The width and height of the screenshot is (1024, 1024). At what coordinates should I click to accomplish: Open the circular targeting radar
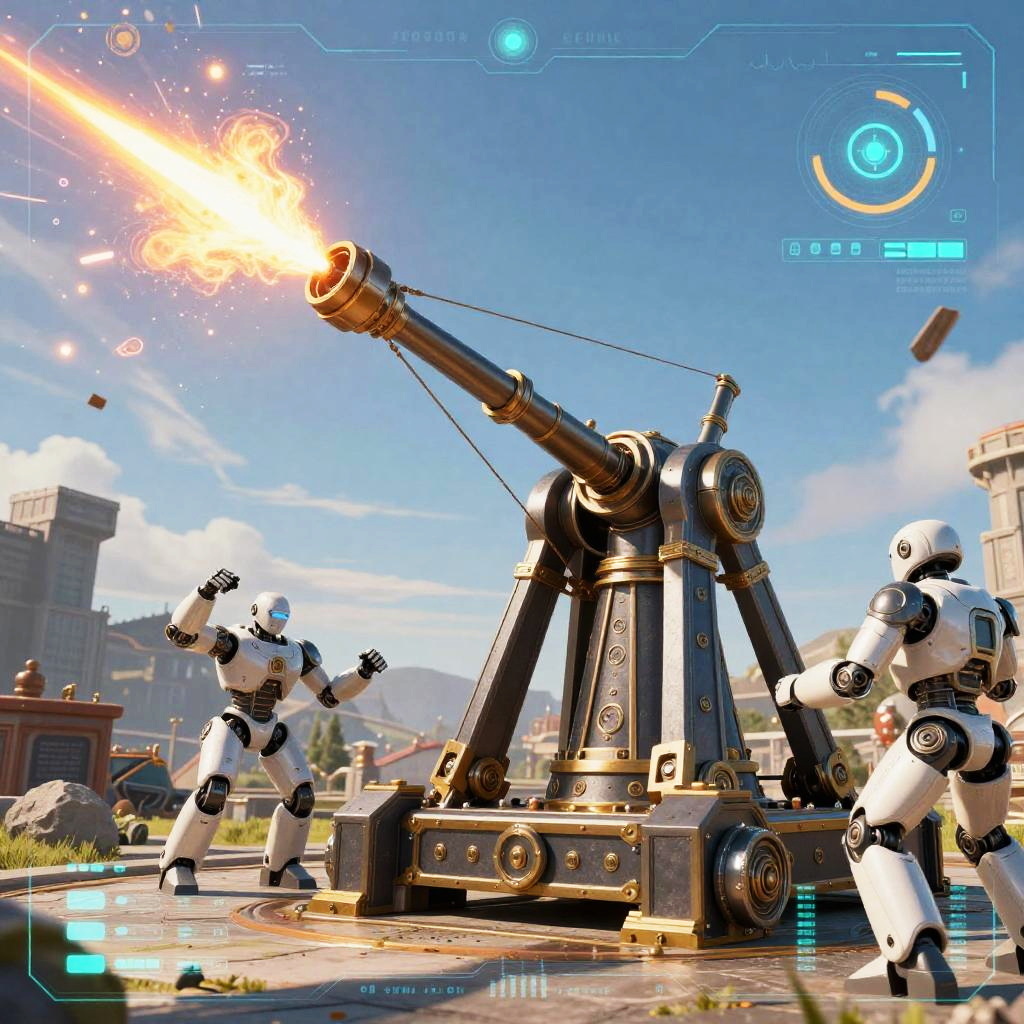(x=875, y=151)
